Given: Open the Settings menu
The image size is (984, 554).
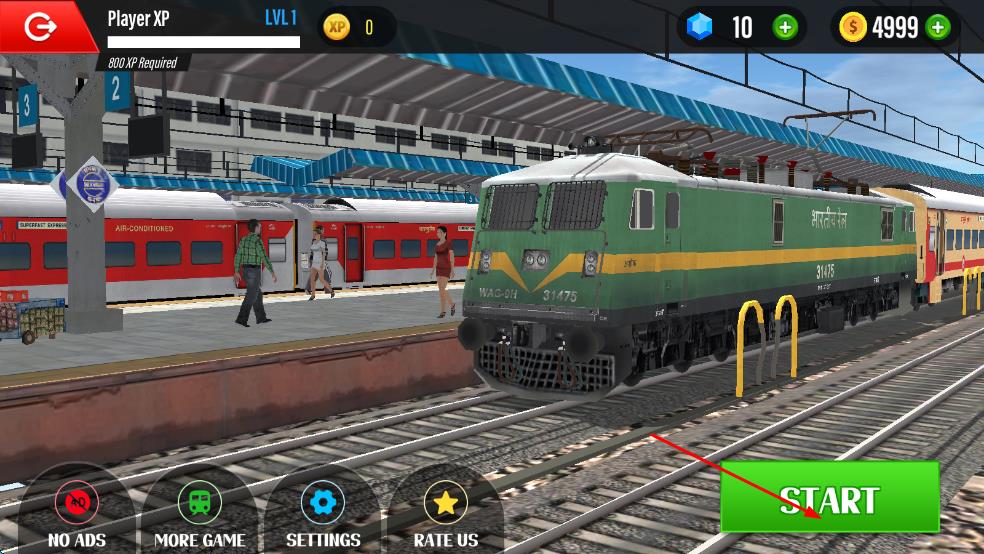Looking at the screenshot, I should [322, 503].
